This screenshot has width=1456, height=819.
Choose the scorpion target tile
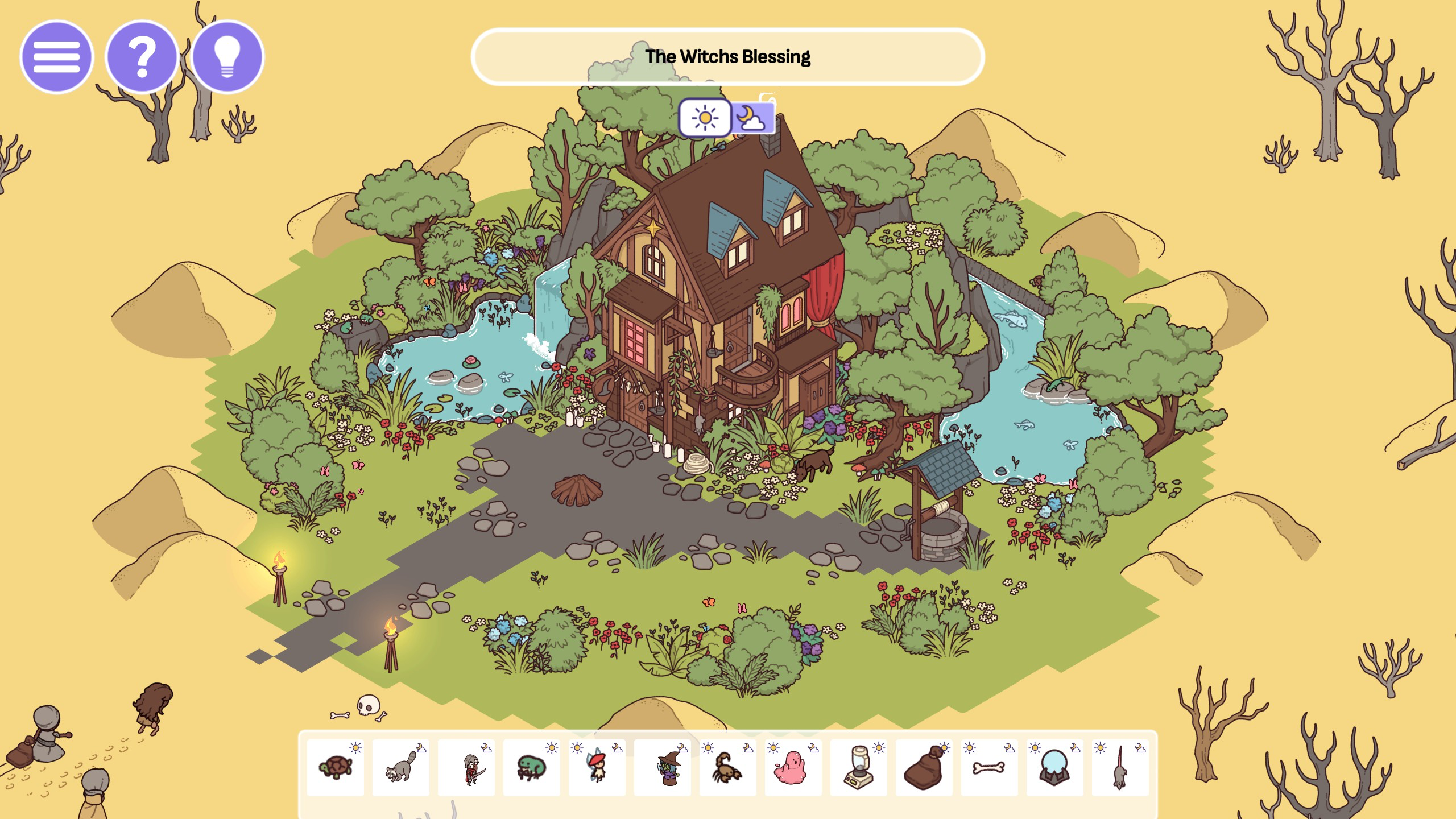(x=728, y=767)
